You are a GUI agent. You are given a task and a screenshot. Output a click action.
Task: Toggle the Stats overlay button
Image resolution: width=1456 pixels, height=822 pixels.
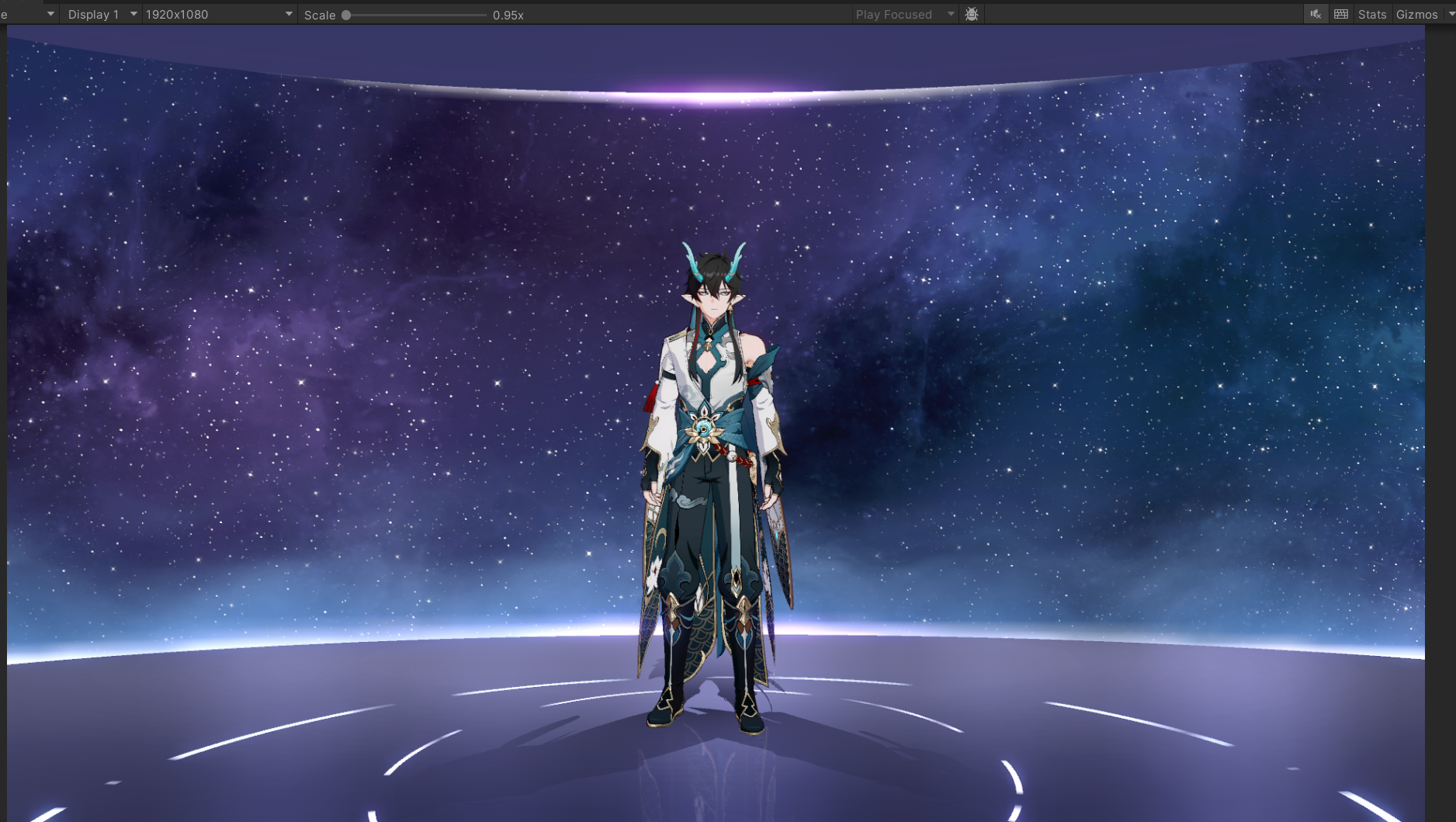[1371, 15]
